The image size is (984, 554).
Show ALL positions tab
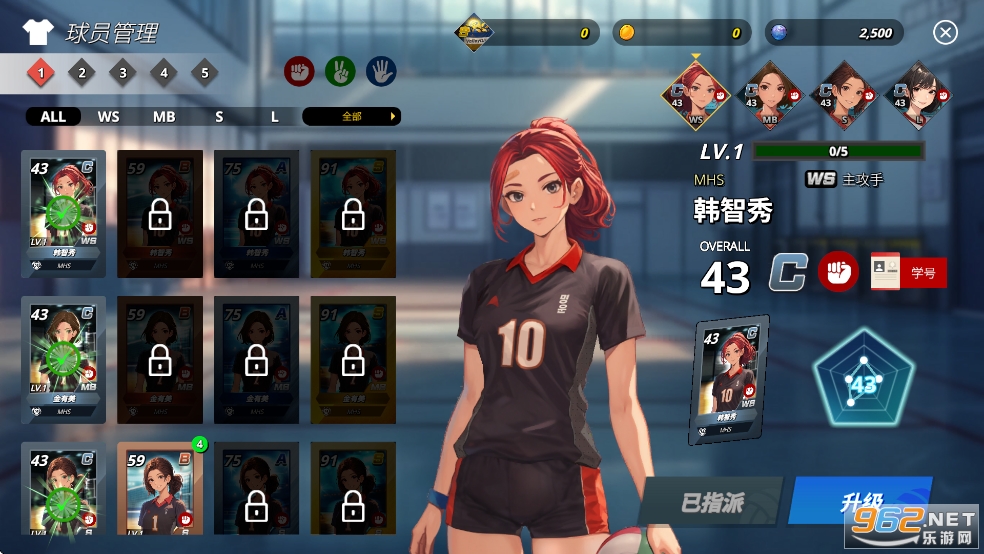pyautogui.click(x=53, y=116)
